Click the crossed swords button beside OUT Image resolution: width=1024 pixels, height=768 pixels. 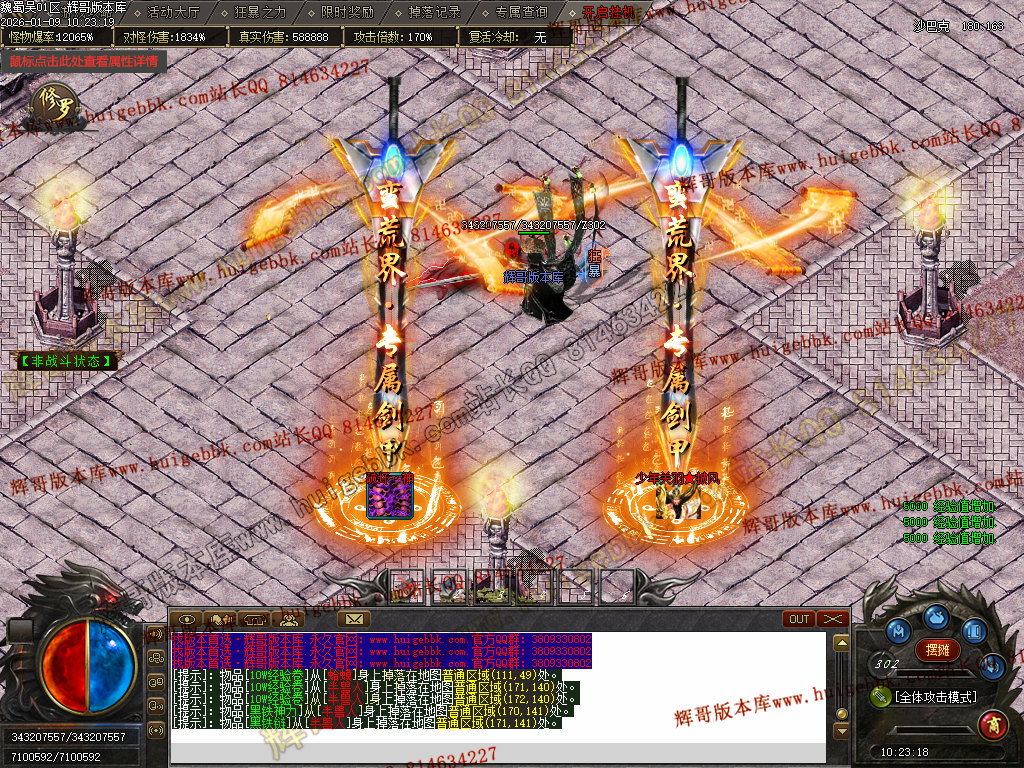coord(832,619)
